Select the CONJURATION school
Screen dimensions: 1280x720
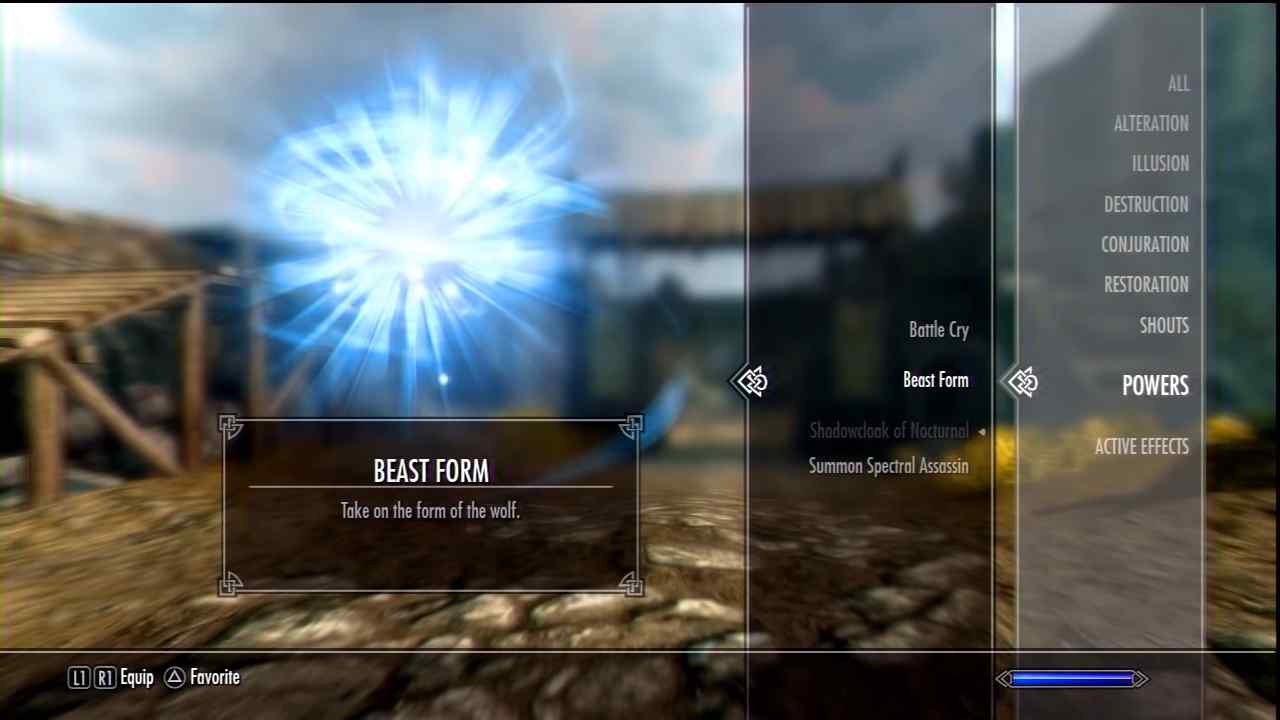point(1145,244)
